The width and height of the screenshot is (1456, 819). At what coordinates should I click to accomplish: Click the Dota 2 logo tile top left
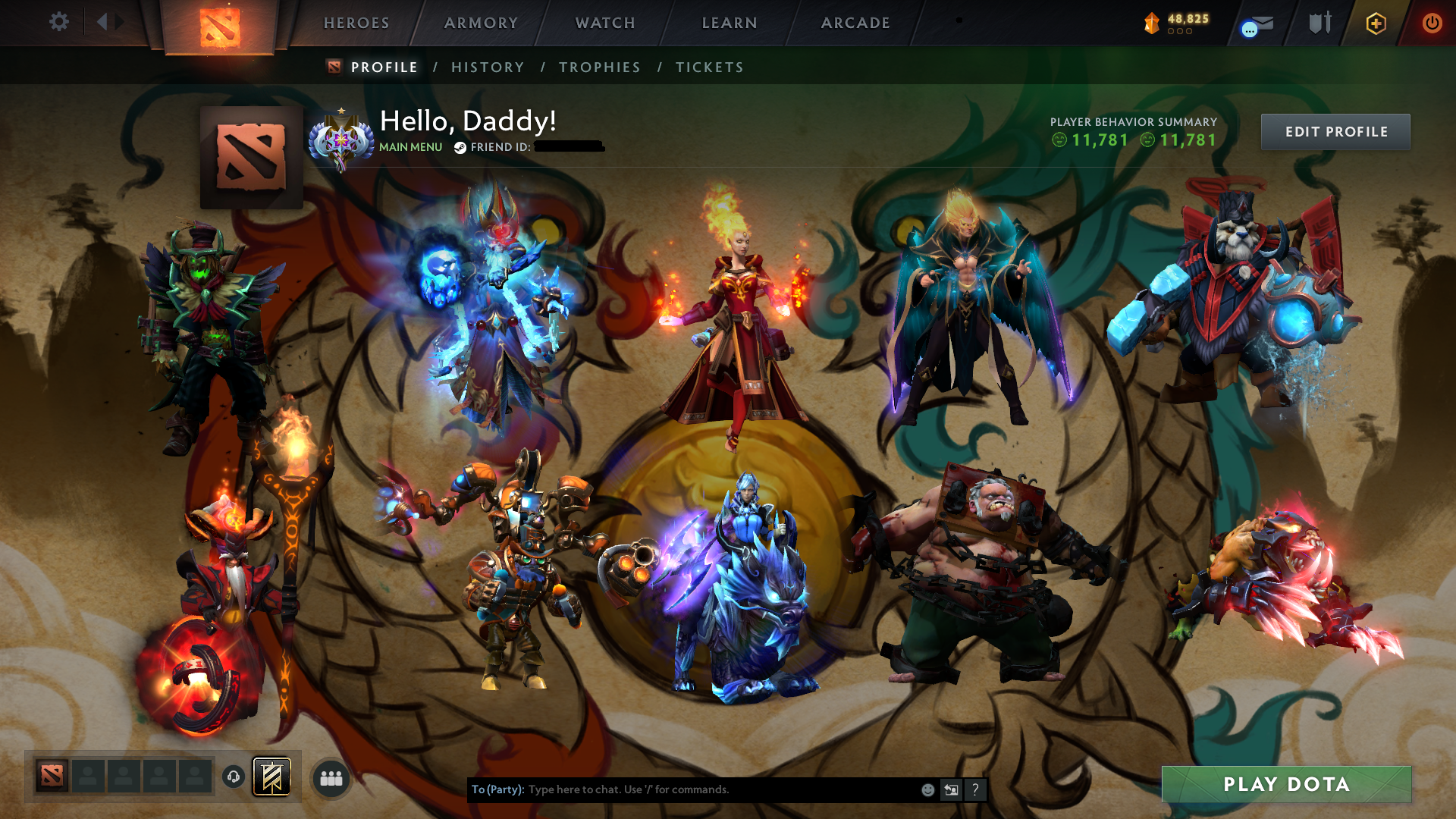coord(221,23)
